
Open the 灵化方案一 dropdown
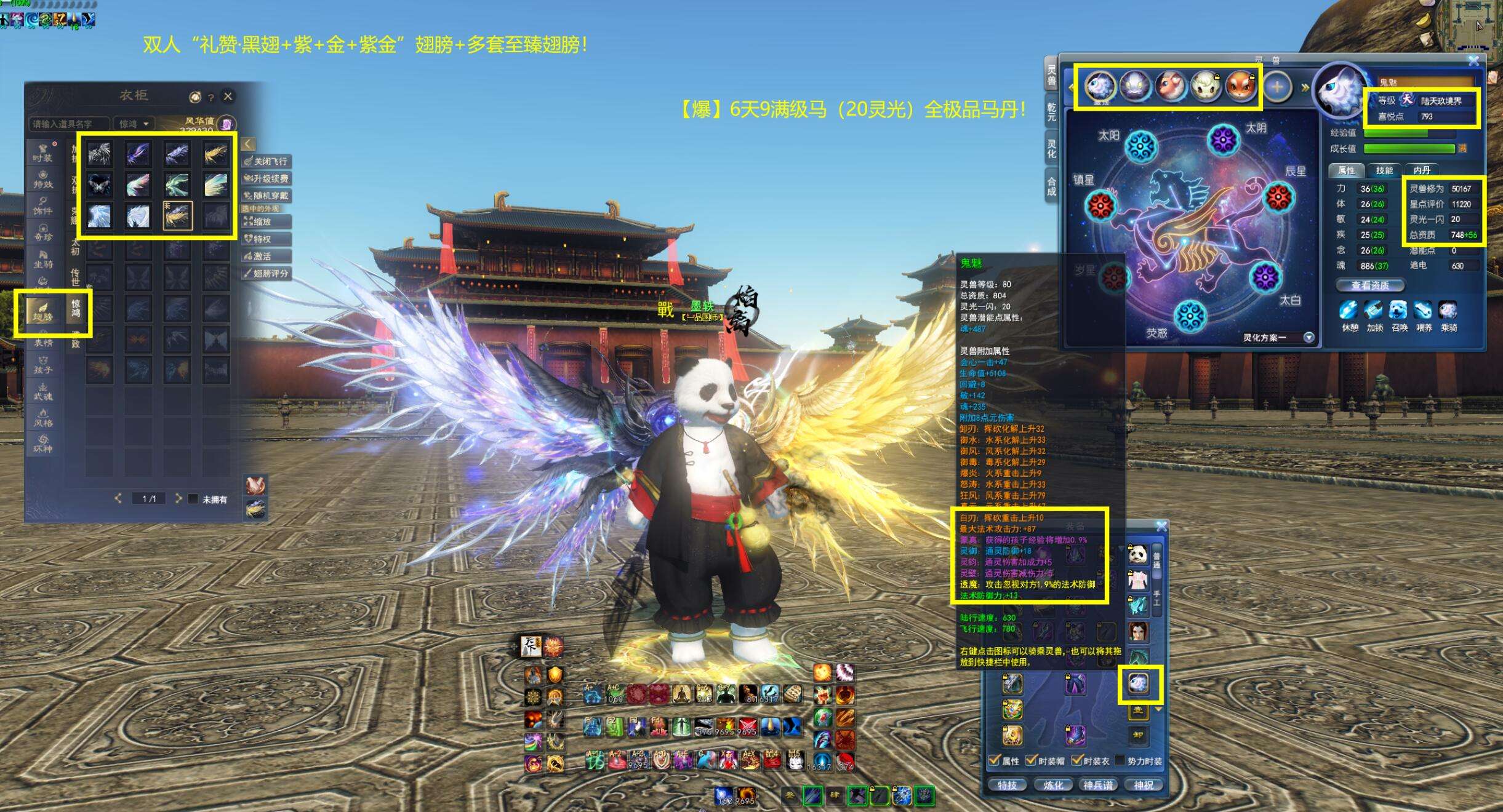[x=1309, y=337]
